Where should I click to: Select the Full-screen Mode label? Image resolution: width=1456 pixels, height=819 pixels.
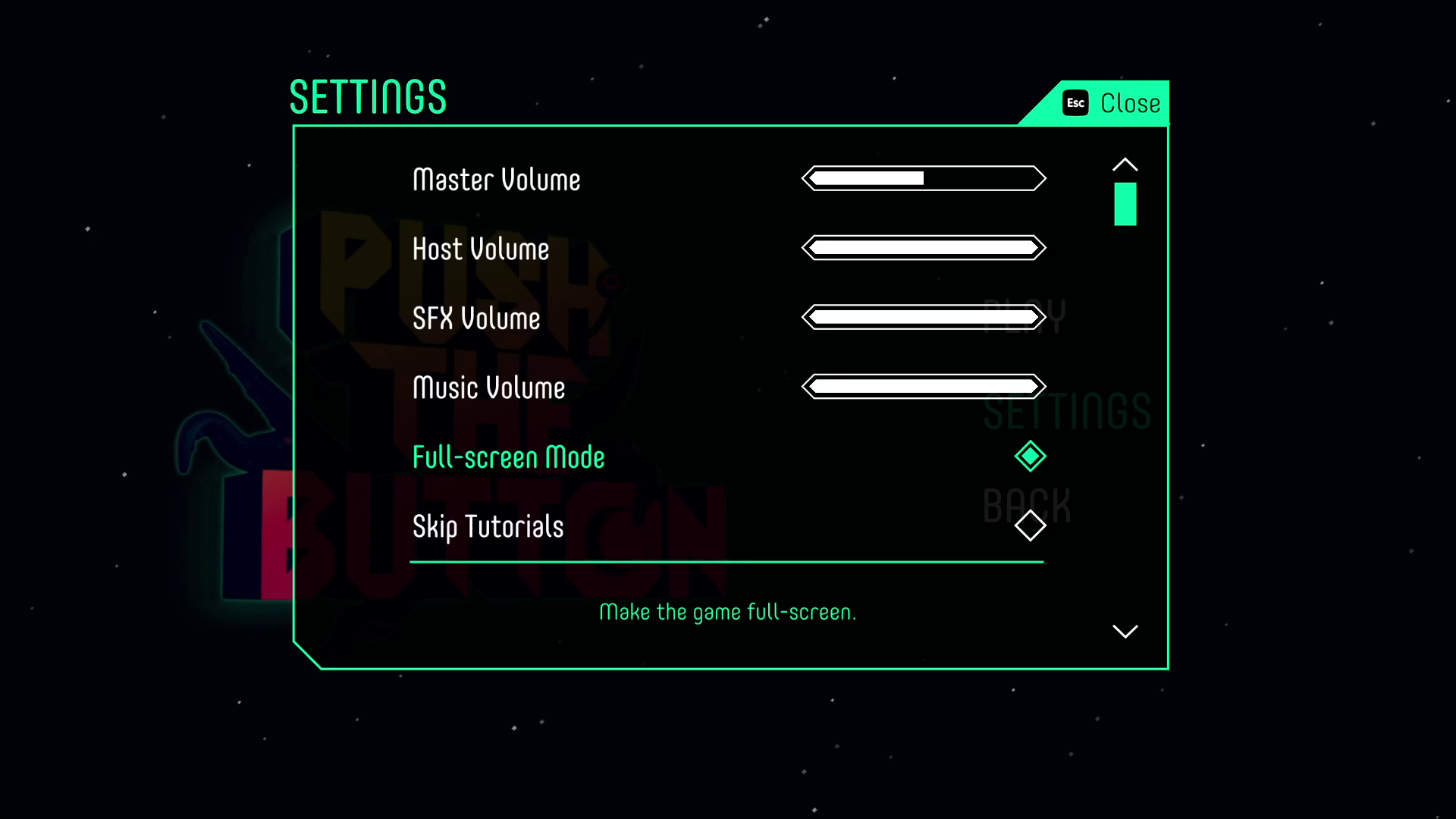click(x=508, y=457)
